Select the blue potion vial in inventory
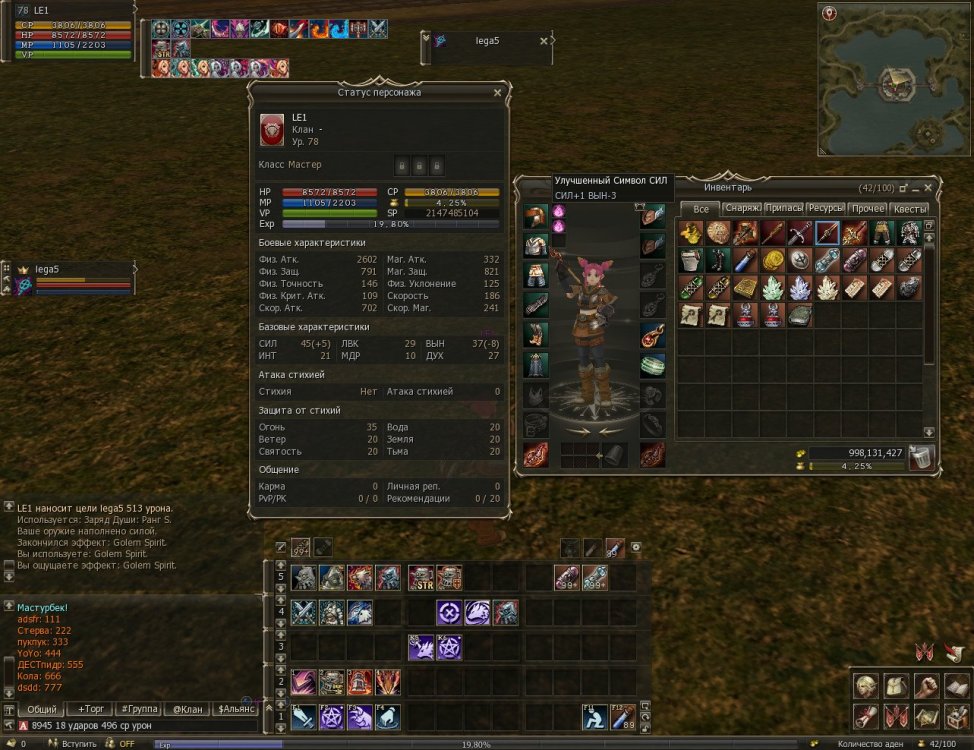 pos(745,261)
